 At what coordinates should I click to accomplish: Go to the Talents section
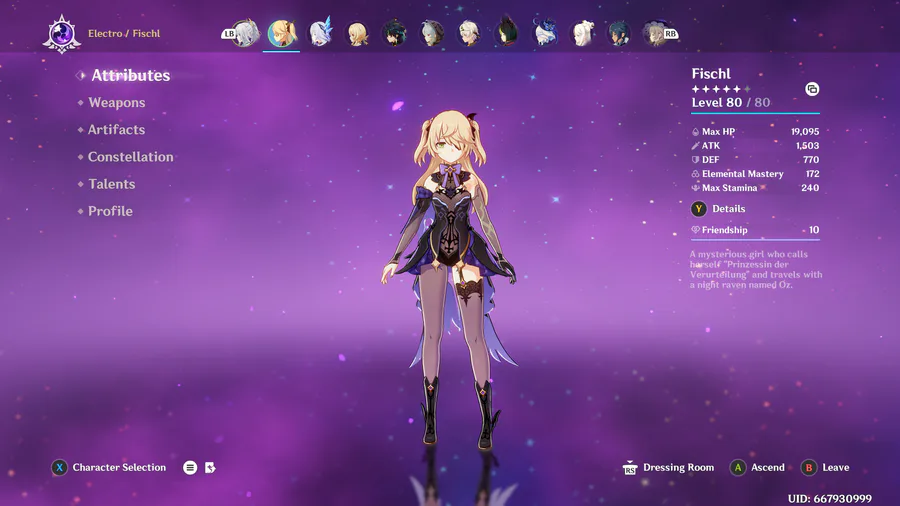point(111,184)
